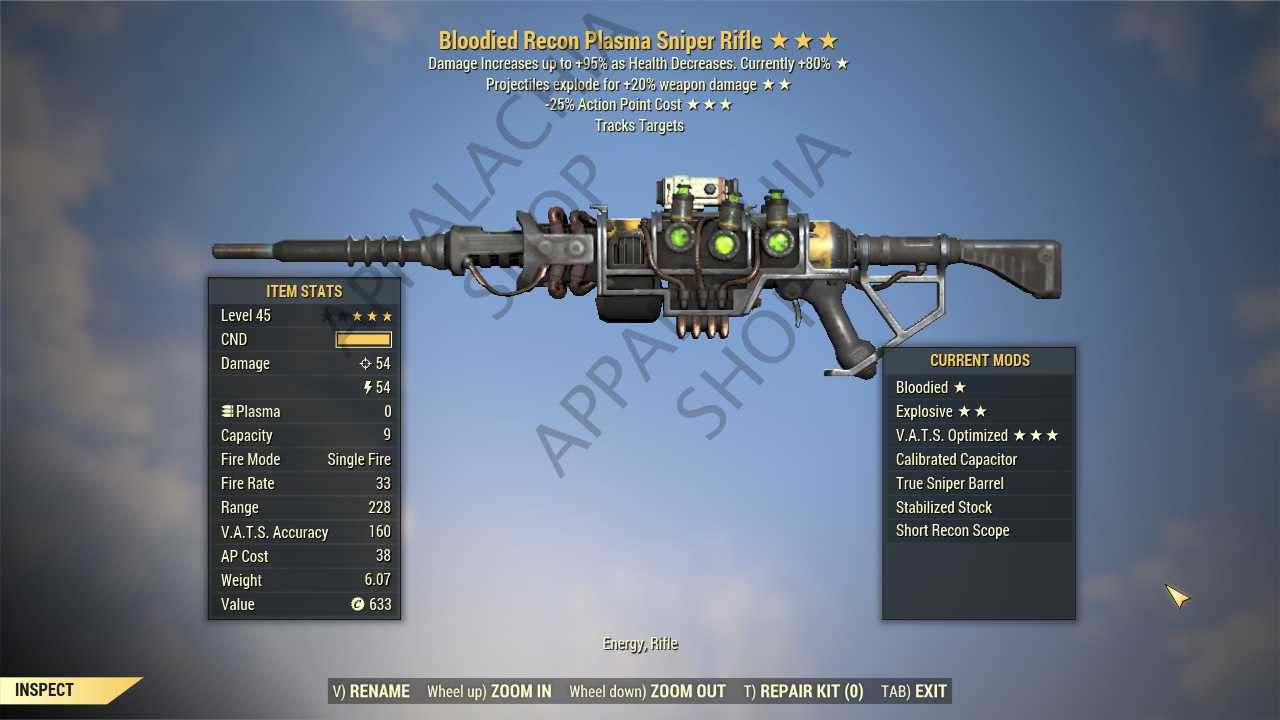This screenshot has width=1280, height=720.
Task: Select the Calibrated Capacitor mod entry
Action: coord(956,459)
